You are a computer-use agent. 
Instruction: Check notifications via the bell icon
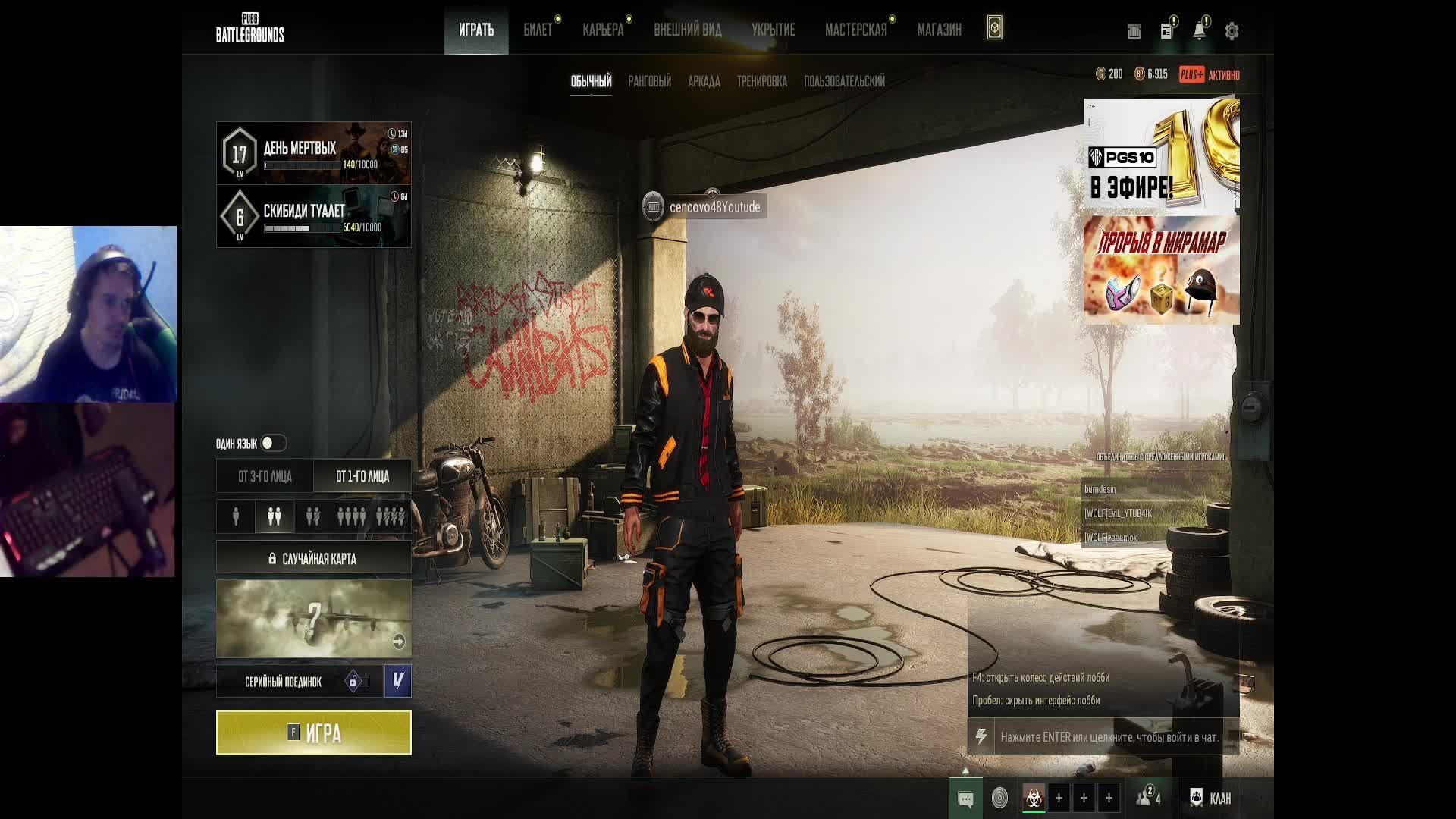pos(1199,31)
